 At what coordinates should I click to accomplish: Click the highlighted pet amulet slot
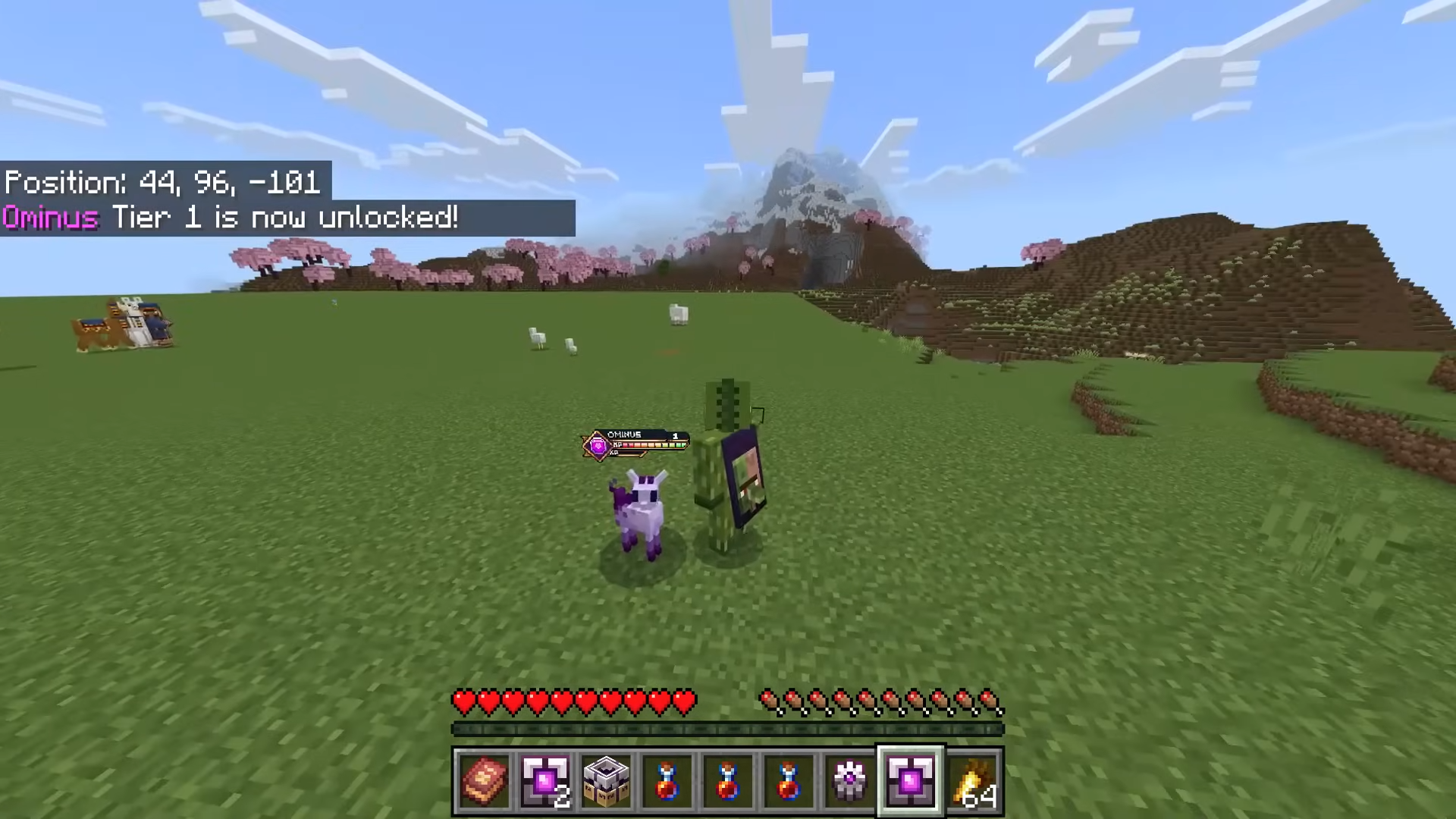click(910, 780)
